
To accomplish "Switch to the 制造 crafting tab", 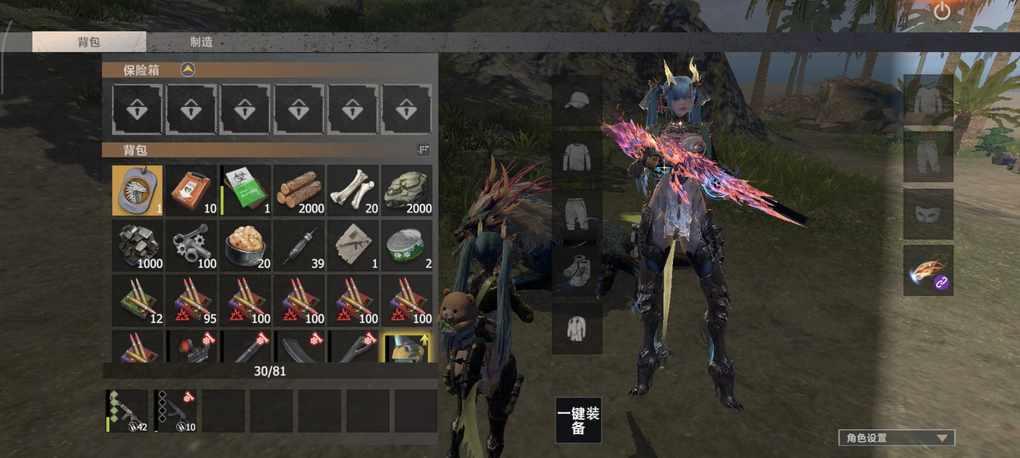I will pos(201,42).
